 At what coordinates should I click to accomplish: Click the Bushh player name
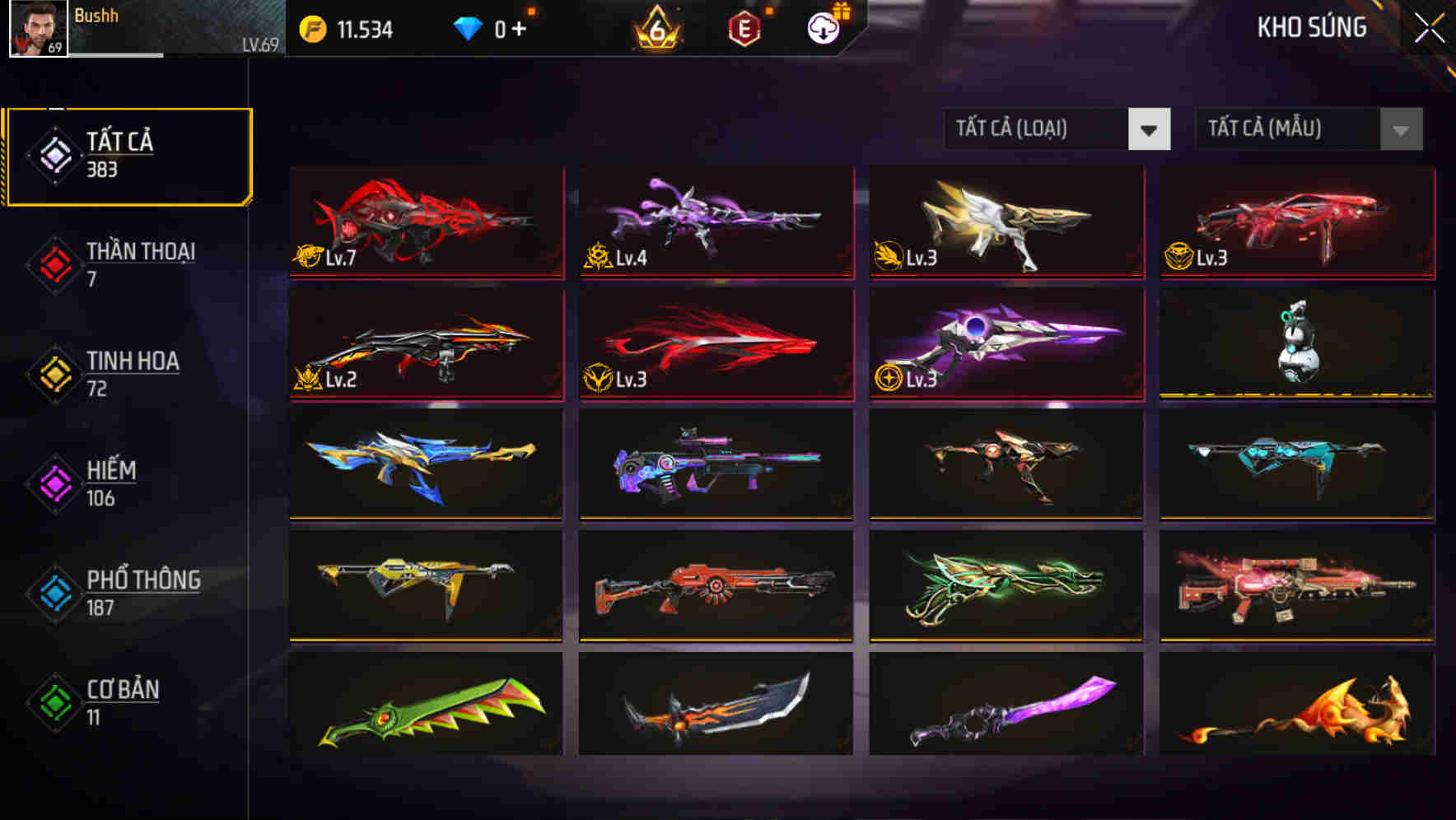point(96,15)
